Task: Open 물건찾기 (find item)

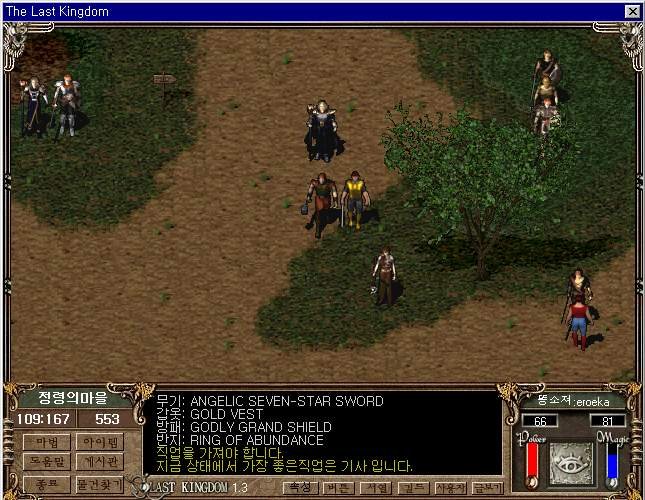Action: tap(98, 484)
